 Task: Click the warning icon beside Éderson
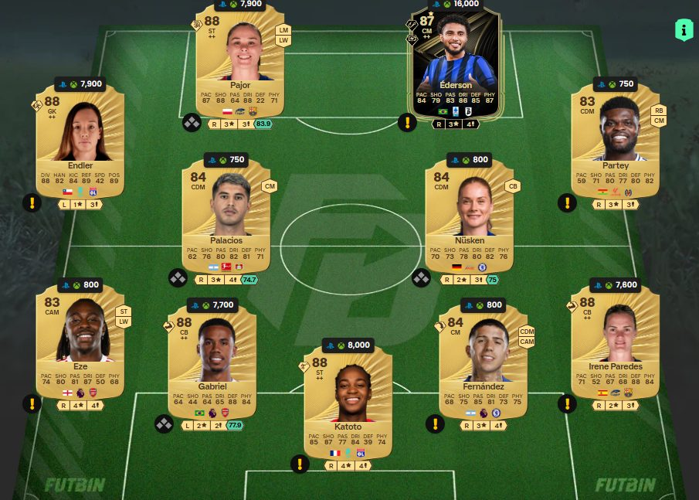tap(407, 122)
